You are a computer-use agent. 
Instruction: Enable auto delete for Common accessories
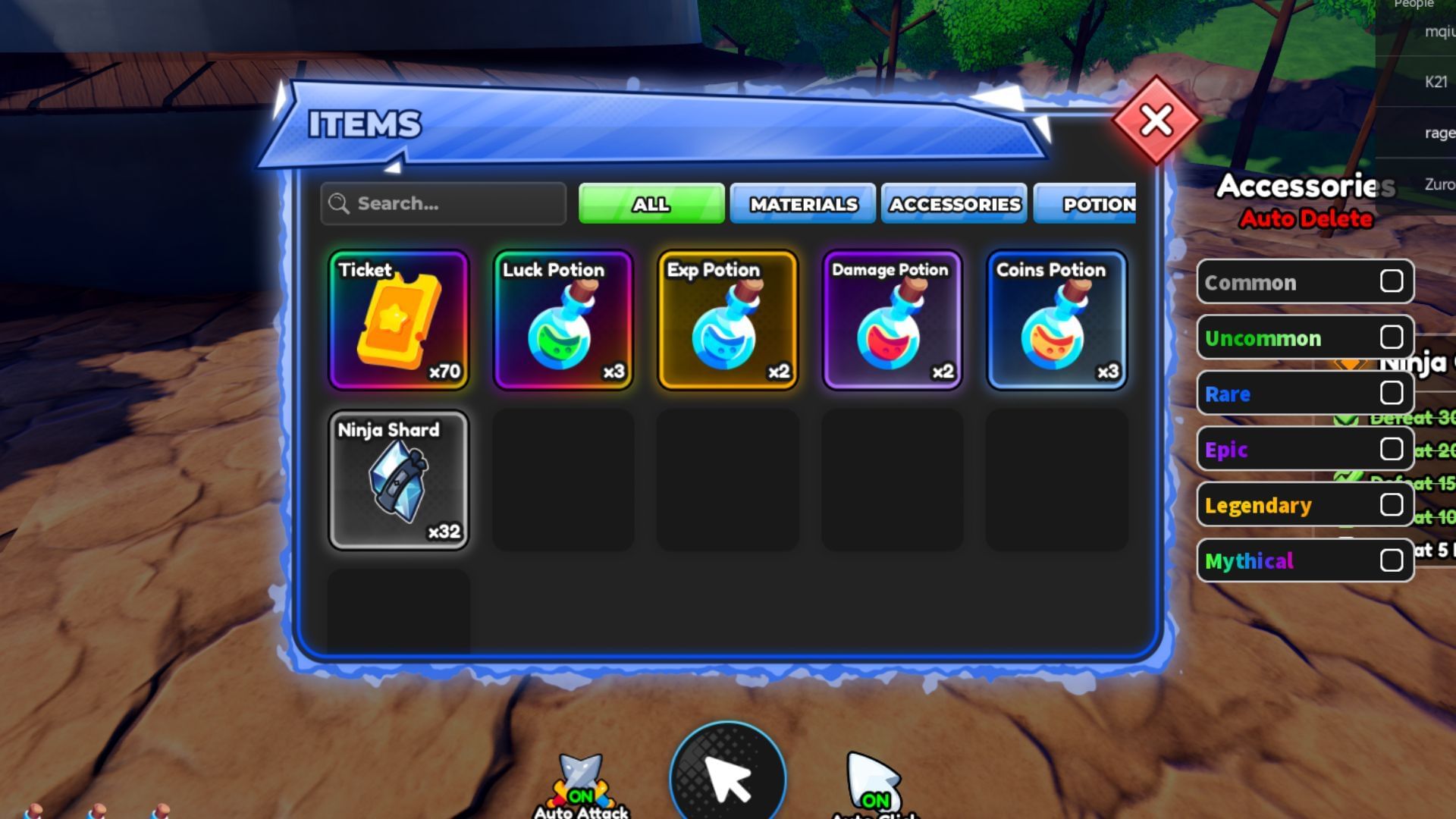click(x=1392, y=281)
